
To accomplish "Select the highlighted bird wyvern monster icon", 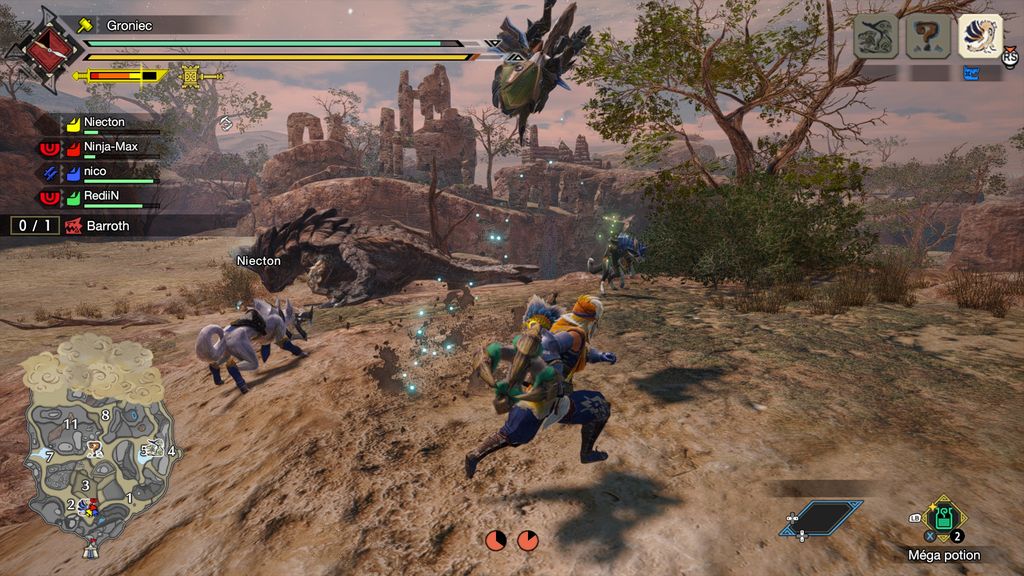I will pos(980,36).
